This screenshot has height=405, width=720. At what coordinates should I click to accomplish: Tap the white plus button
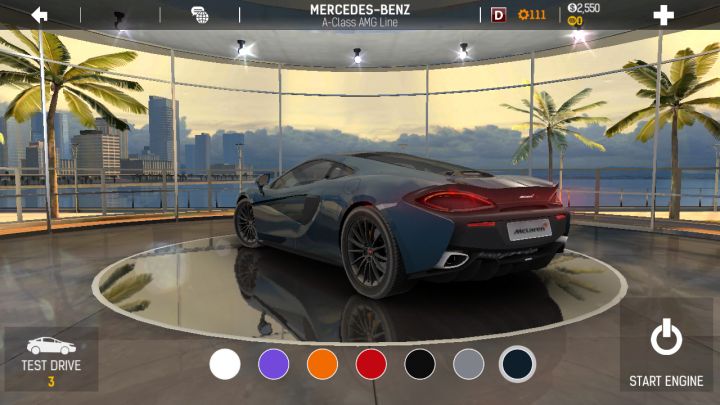pyautogui.click(x=663, y=15)
